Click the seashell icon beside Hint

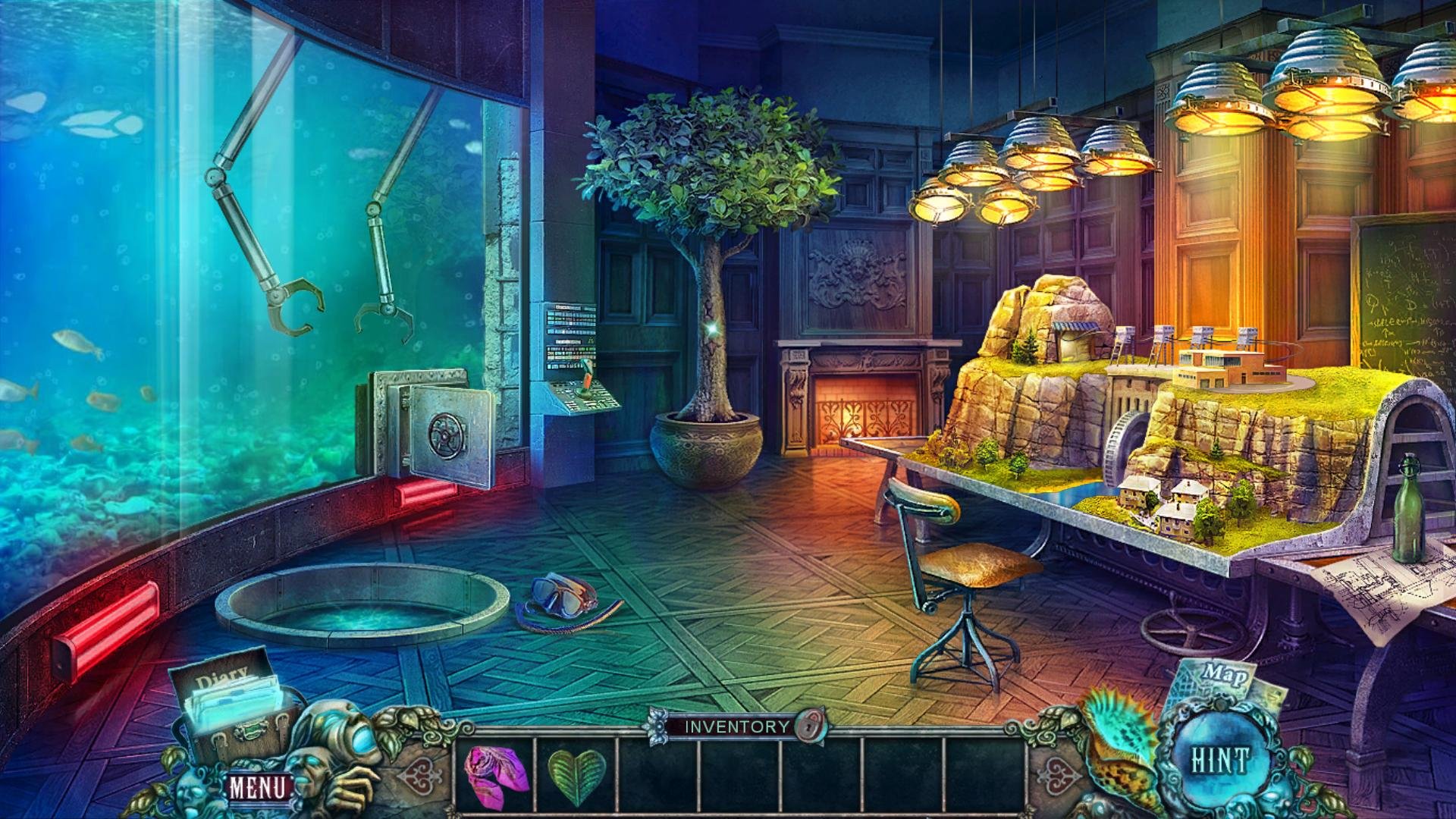coord(1118,740)
